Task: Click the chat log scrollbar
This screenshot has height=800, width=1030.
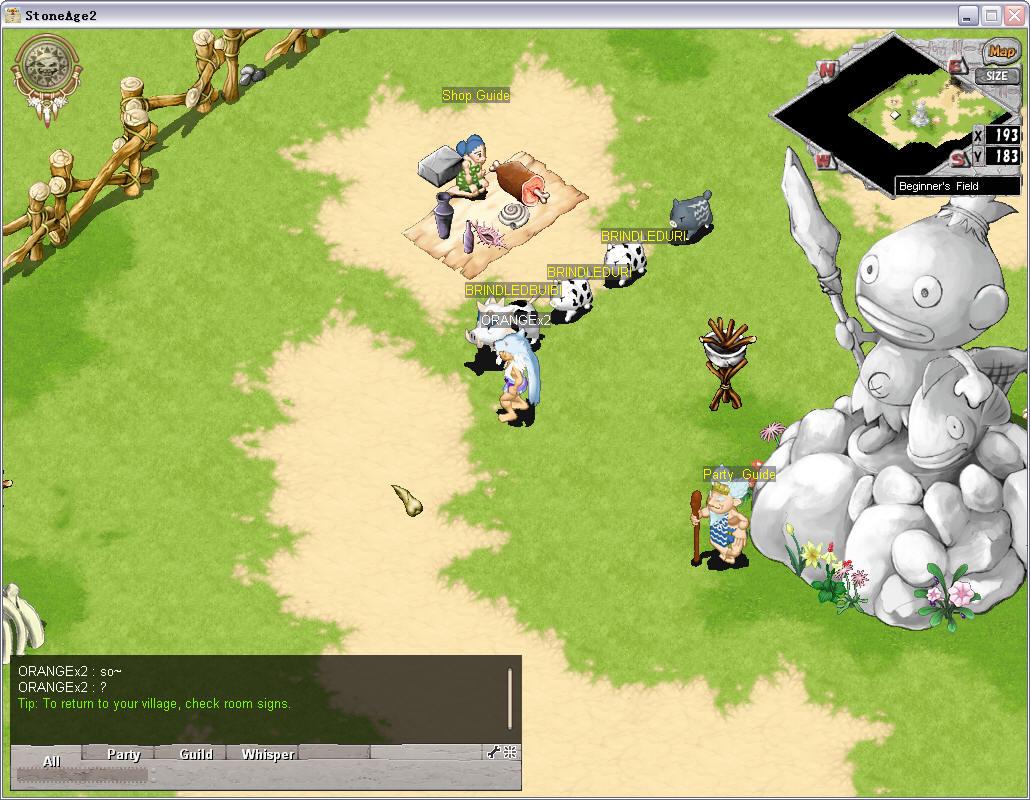Action: (510, 698)
